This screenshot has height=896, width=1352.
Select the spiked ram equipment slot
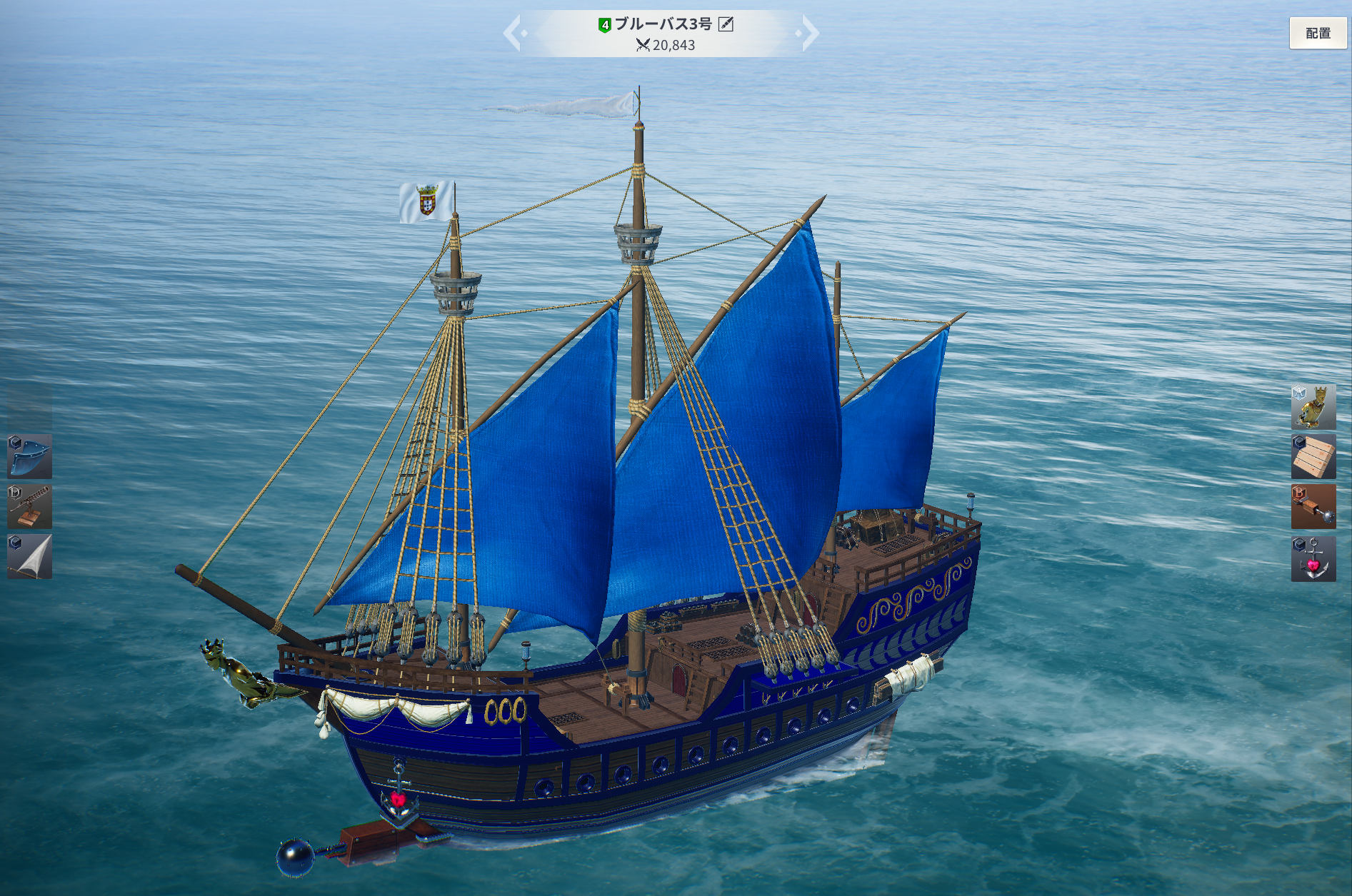[x=1313, y=506]
